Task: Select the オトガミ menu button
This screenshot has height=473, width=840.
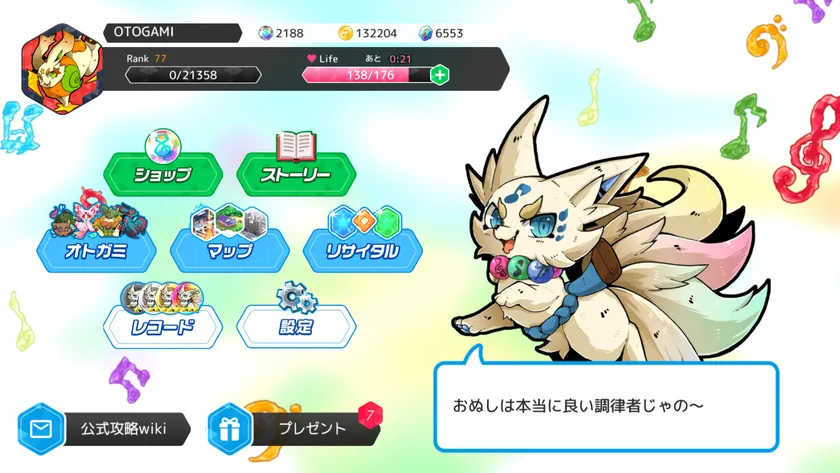Action: (x=97, y=250)
